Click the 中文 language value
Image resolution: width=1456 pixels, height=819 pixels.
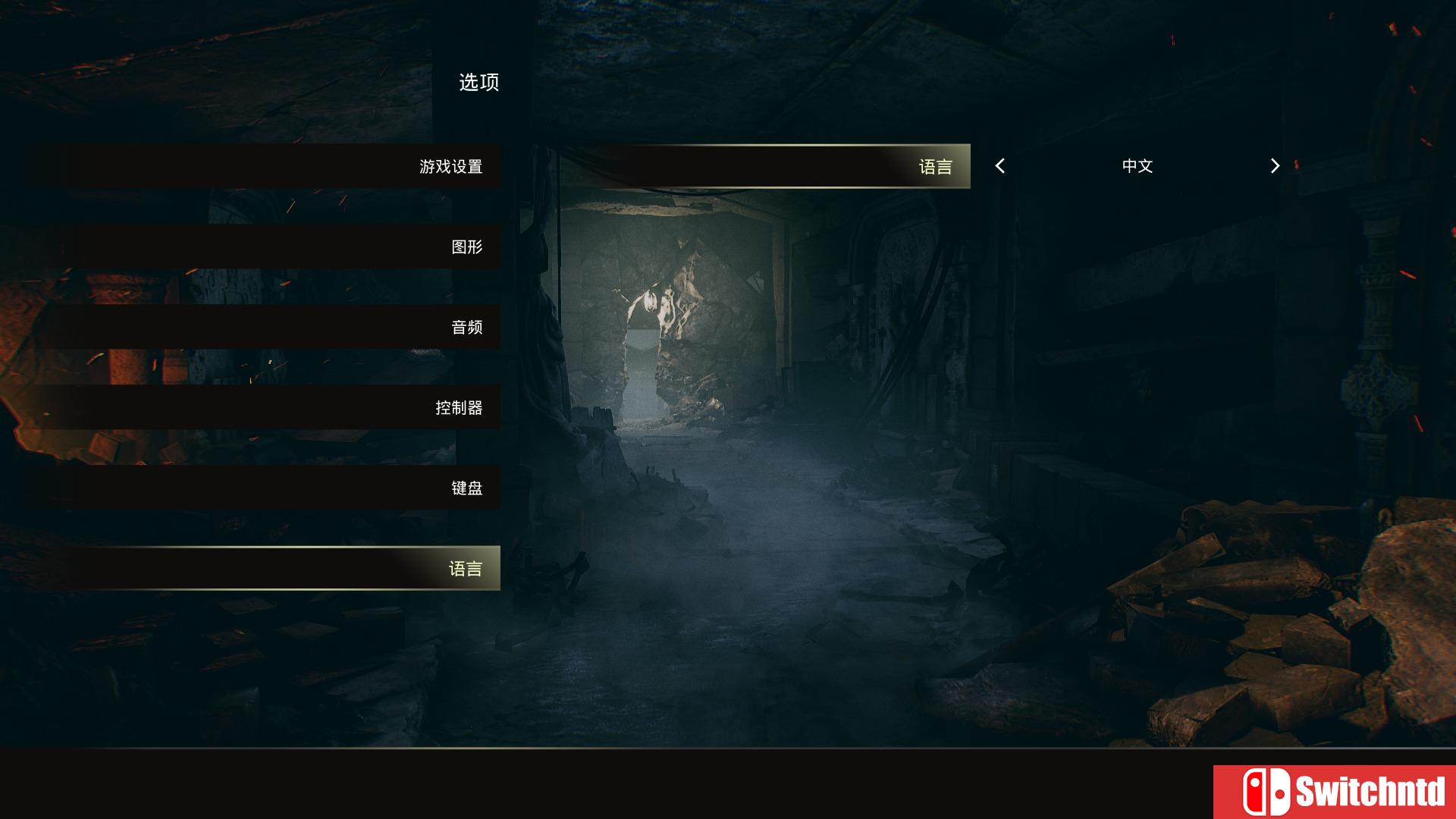tap(1136, 166)
